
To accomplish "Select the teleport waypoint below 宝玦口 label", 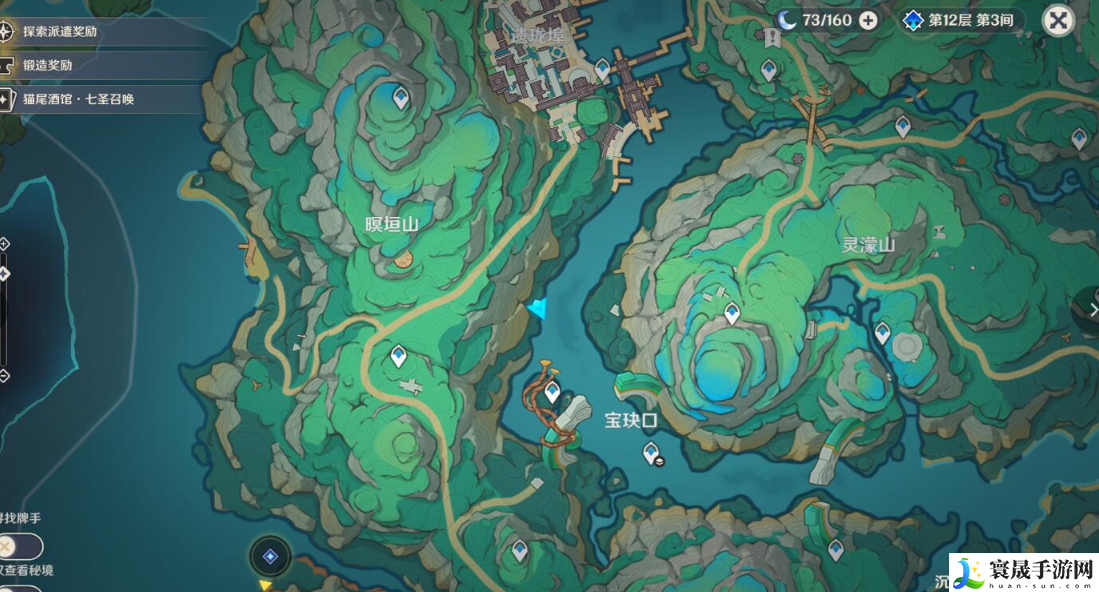I will click(x=650, y=454).
